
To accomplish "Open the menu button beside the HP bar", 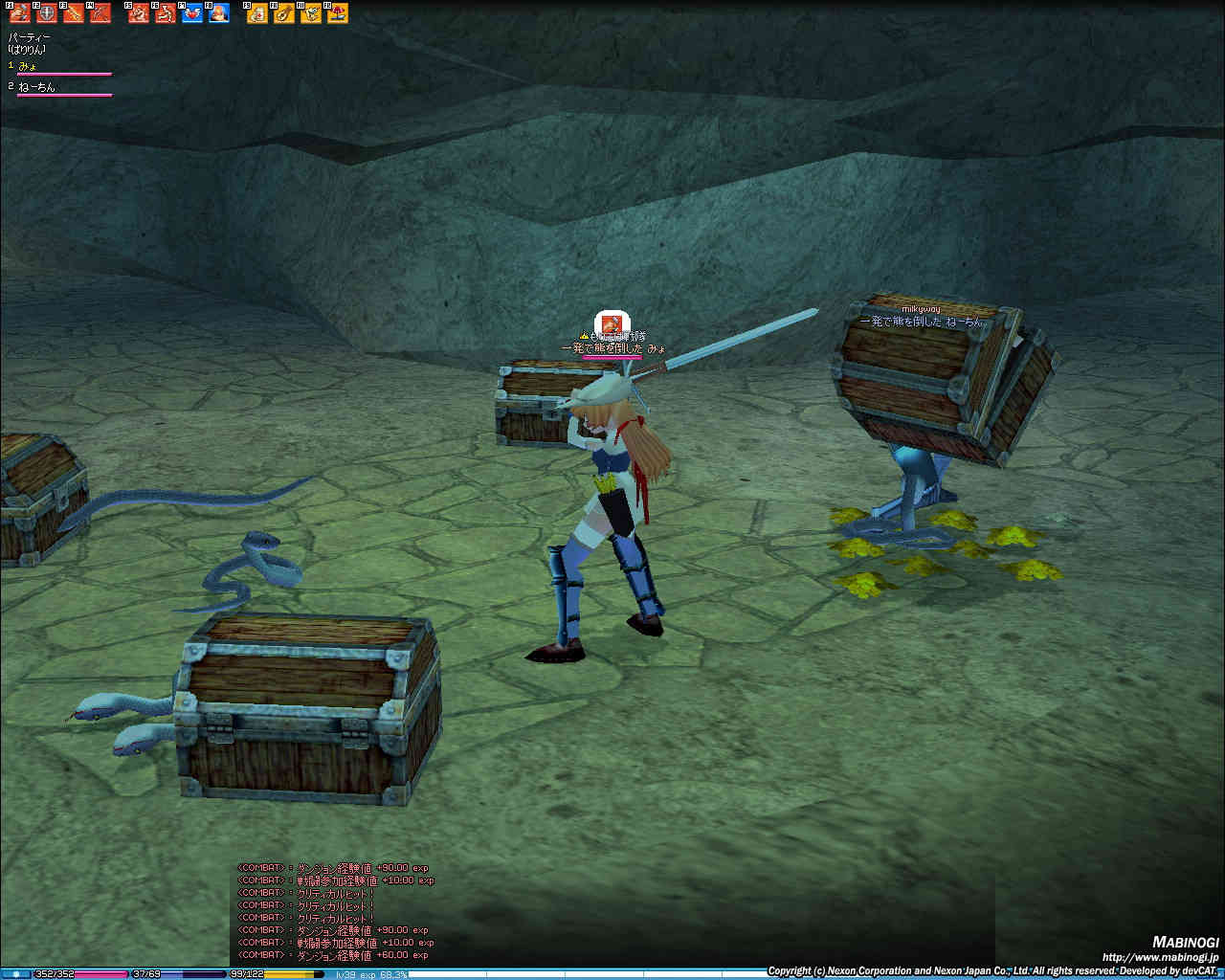I will pos(15,974).
